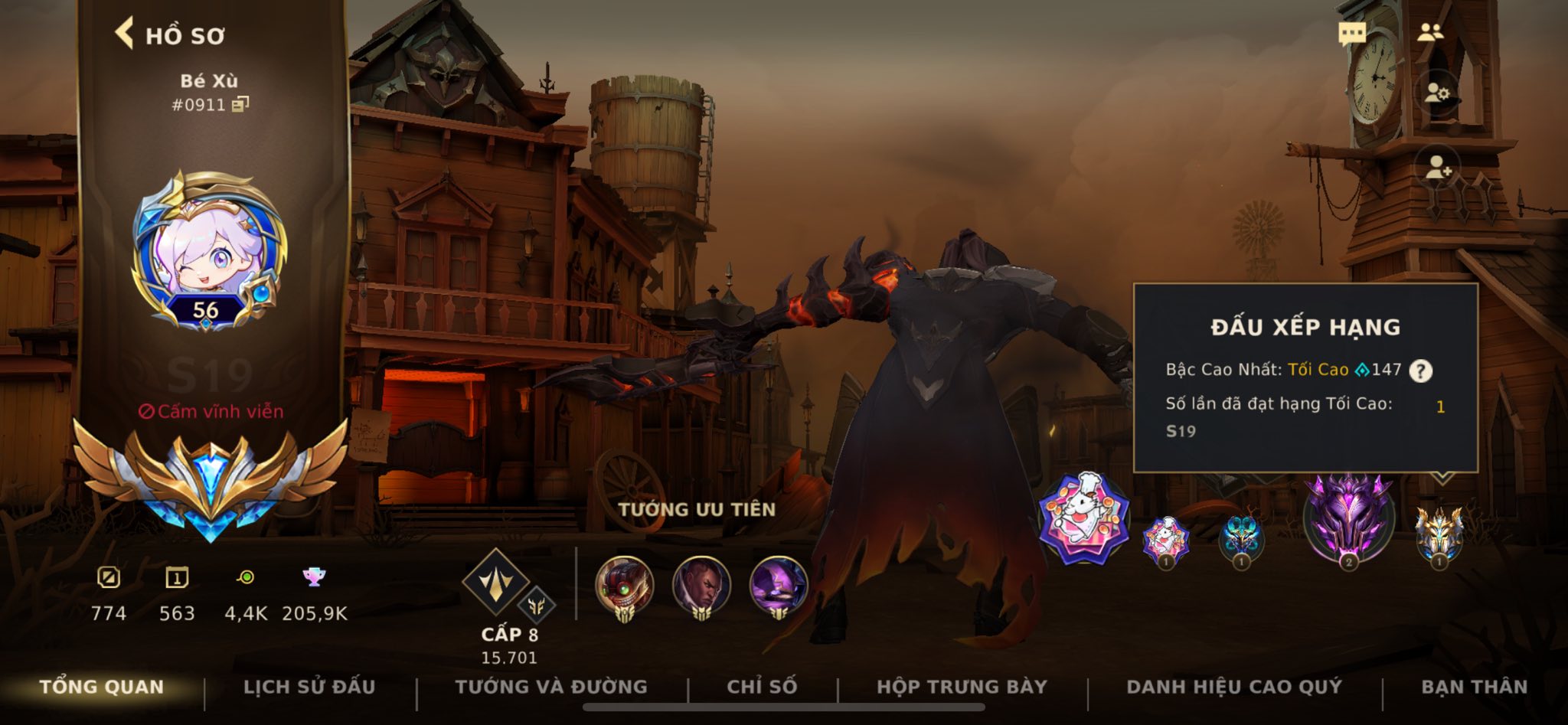This screenshot has width=1568, height=725.
Task: Copy the player ID #0911
Action: tap(240, 103)
